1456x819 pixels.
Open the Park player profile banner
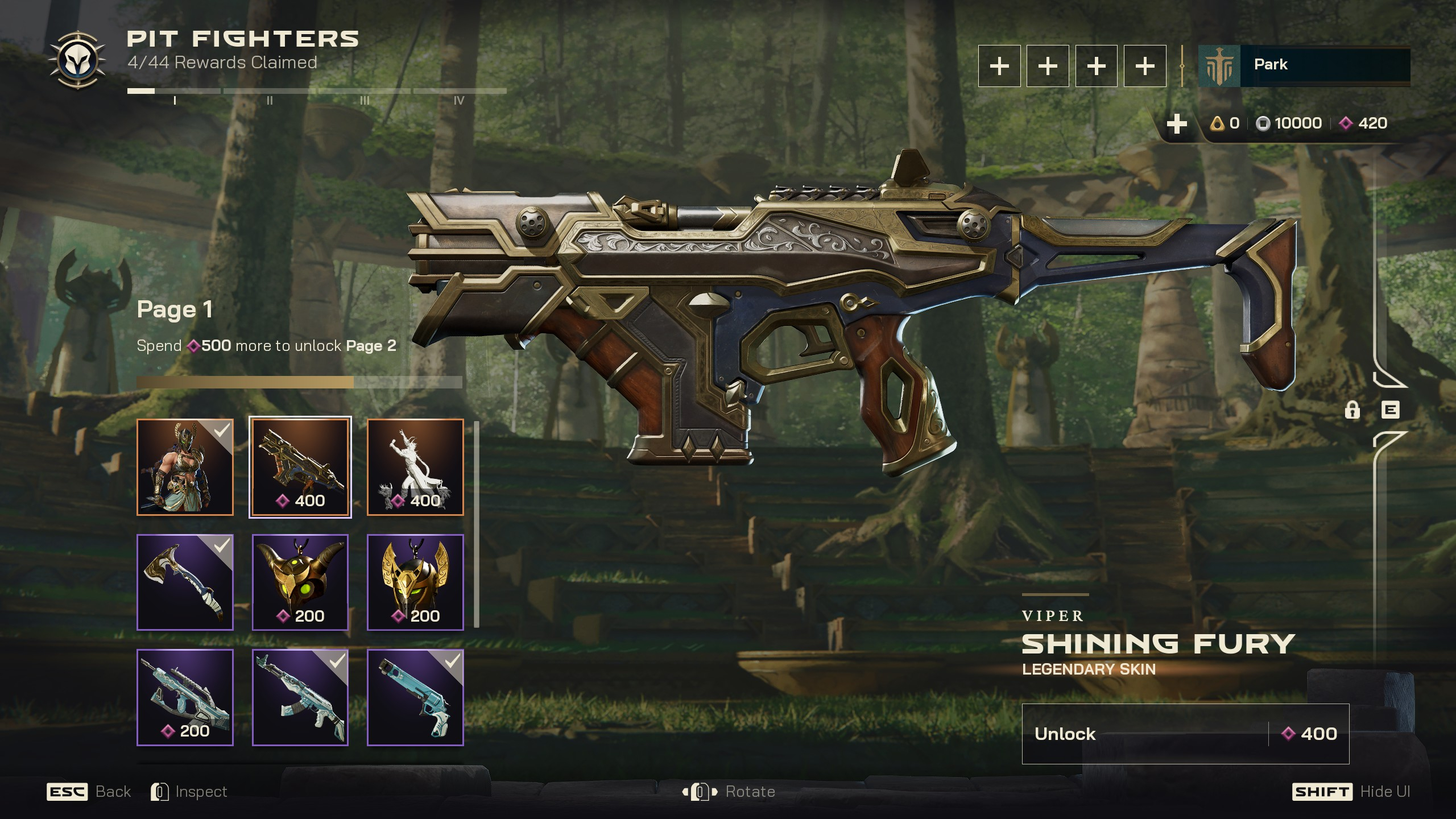click(x=1304, y=66)
